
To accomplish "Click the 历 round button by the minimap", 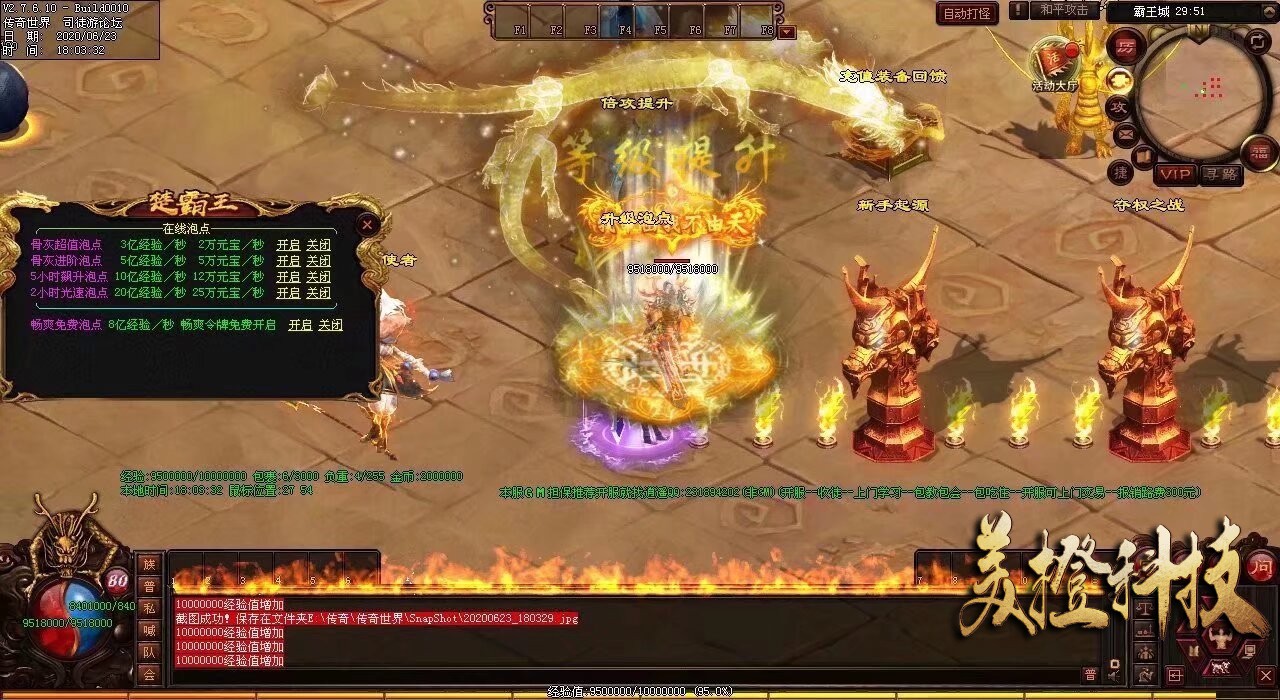I will (1125, 47).
